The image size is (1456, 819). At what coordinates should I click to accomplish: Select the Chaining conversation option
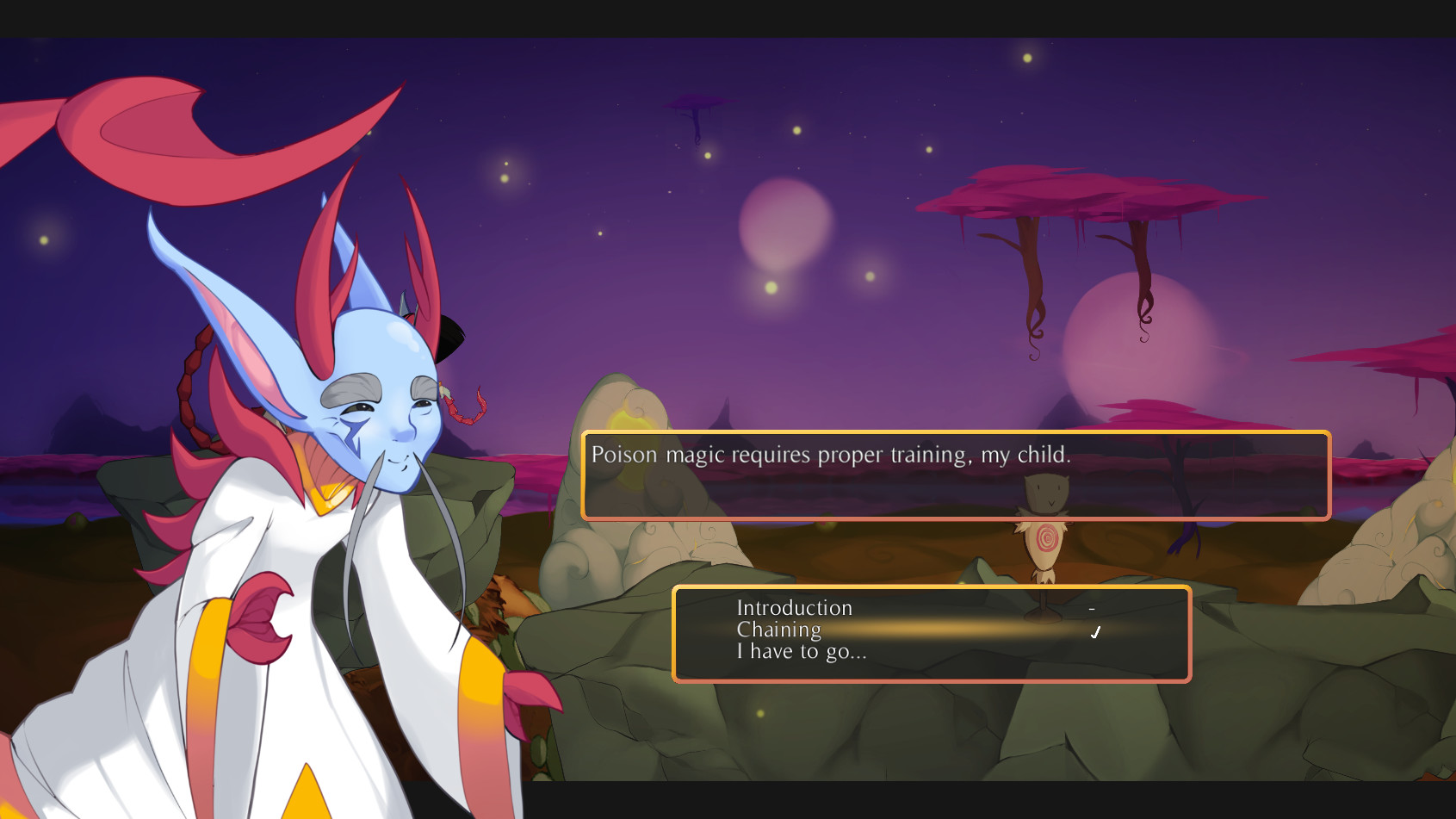778,630
